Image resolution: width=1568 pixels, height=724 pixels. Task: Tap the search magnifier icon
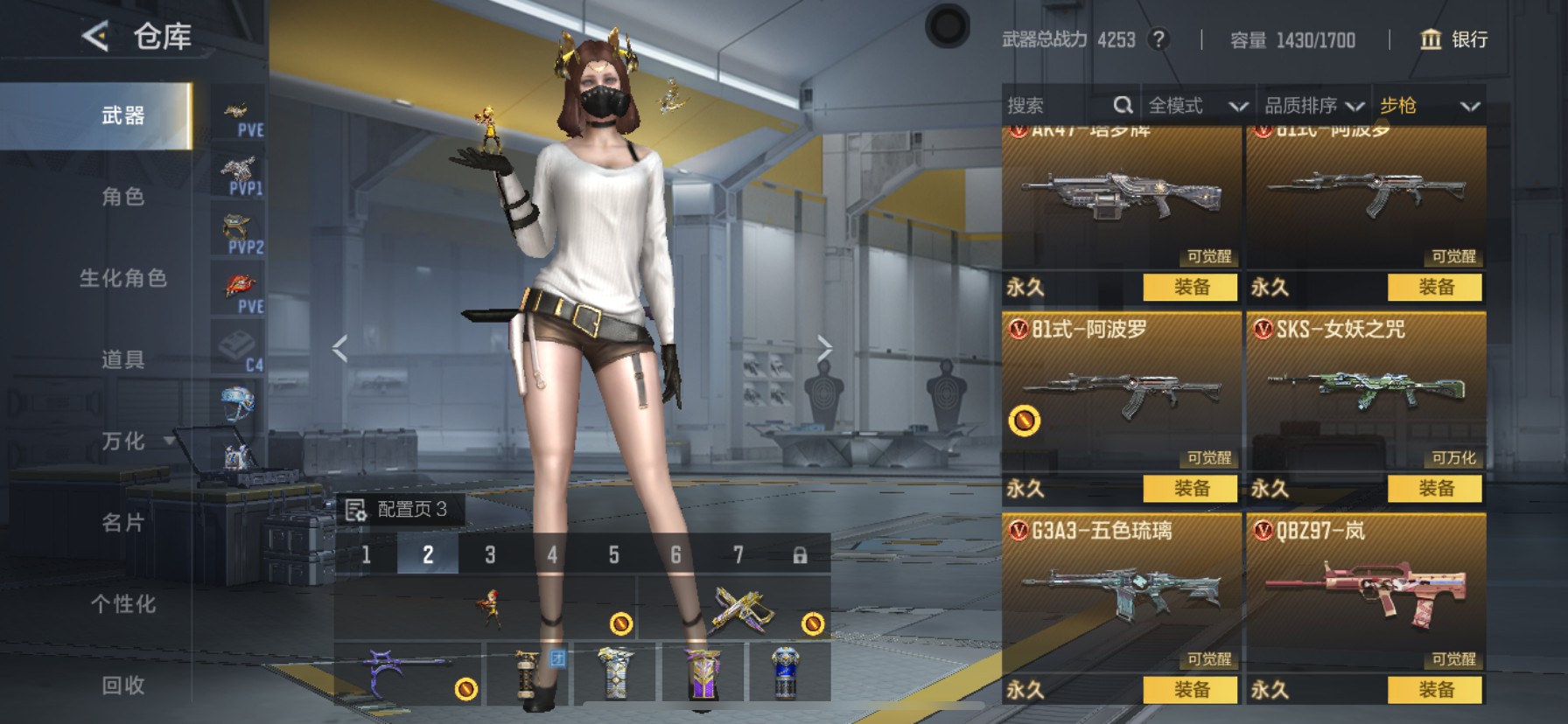[1124, 105]
